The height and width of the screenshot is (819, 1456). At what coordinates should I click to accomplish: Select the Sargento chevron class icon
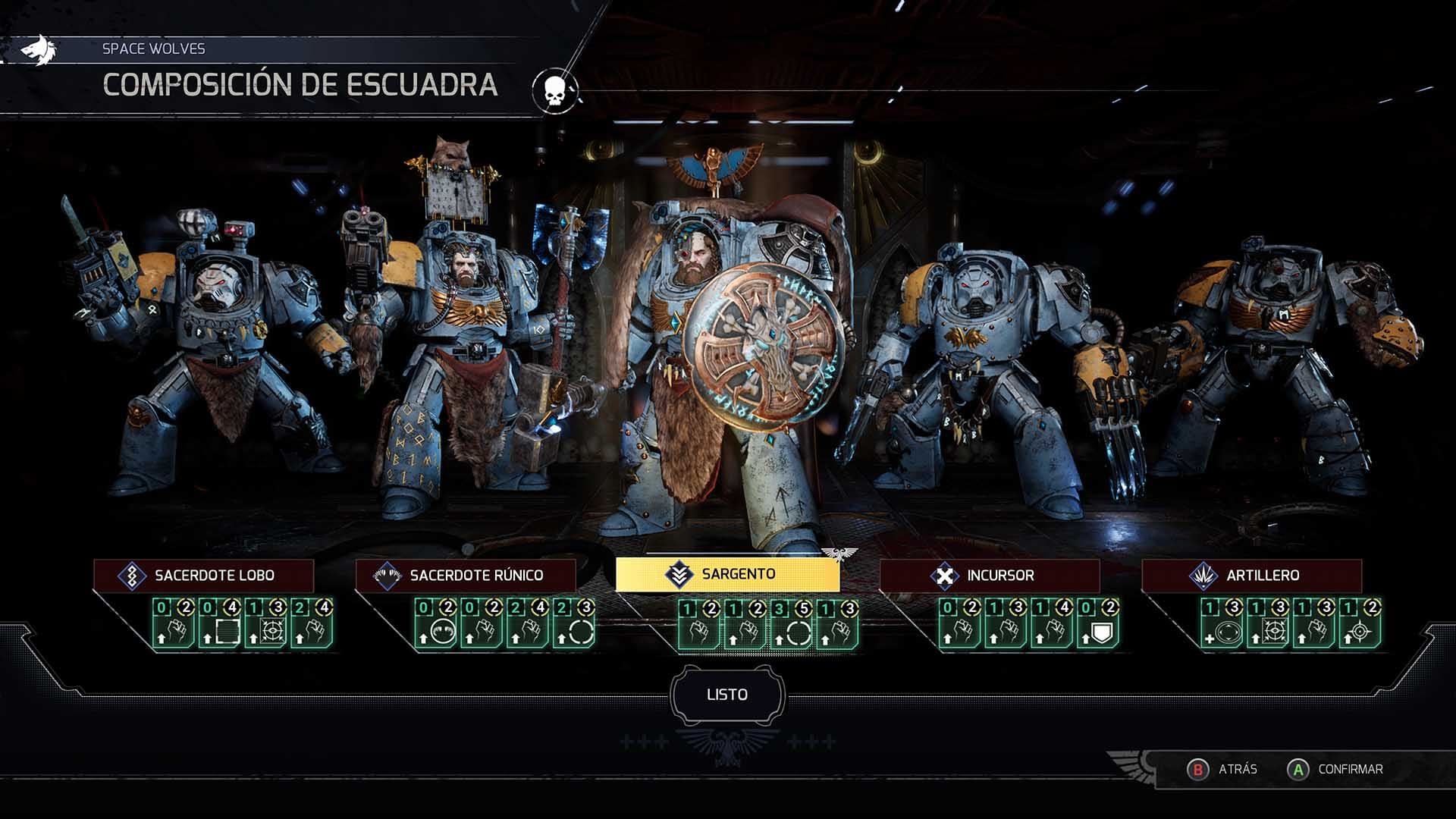[x=679, y=575]
